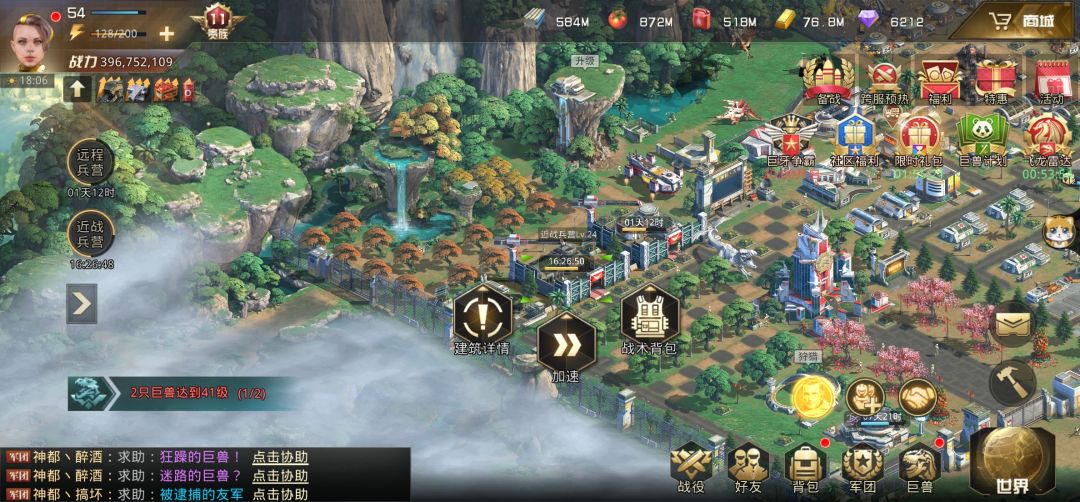Open the mail envelope icon
Image resolution: width=1080 pixels, height=502 pixels.
click(1012, 324)
